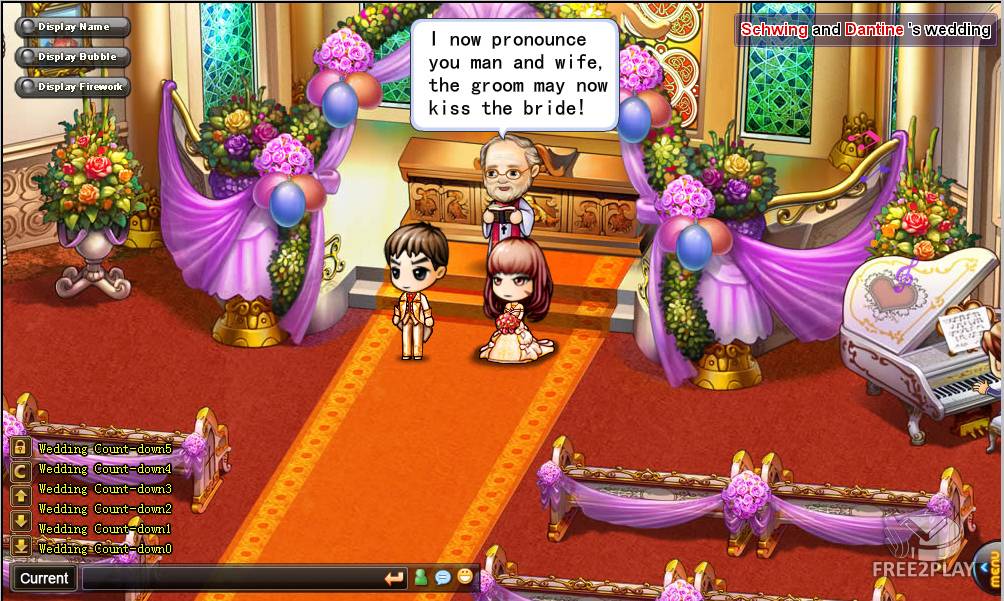Expand the round menu button
This screenshot has height=601, width=1004.
(x=989, y=571)
